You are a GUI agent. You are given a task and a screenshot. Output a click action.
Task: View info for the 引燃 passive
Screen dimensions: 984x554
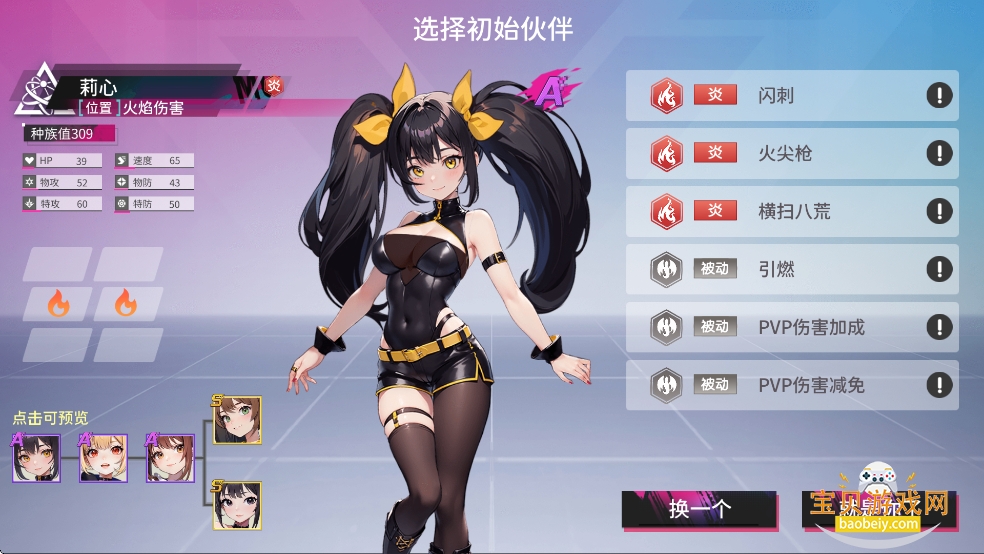point(939,269)
